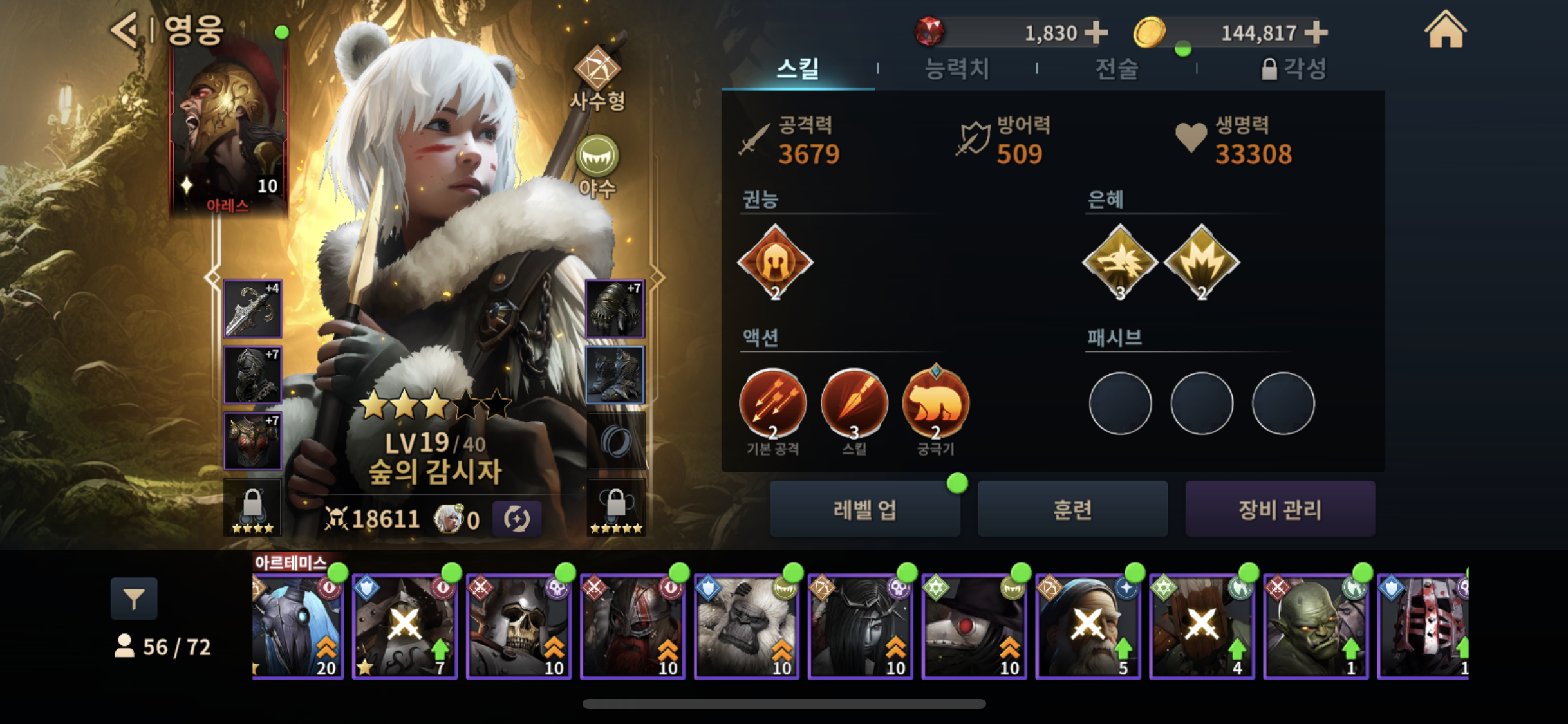This screenshot has width=1568, height=724.
Task: View the 기본 공격 arrow skill
Action: [772, 404]
